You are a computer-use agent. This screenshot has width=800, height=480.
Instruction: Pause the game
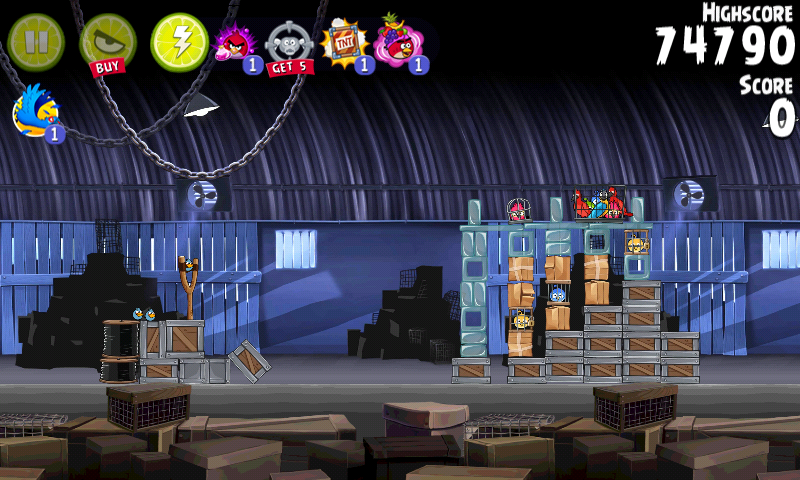pos(36,42)
